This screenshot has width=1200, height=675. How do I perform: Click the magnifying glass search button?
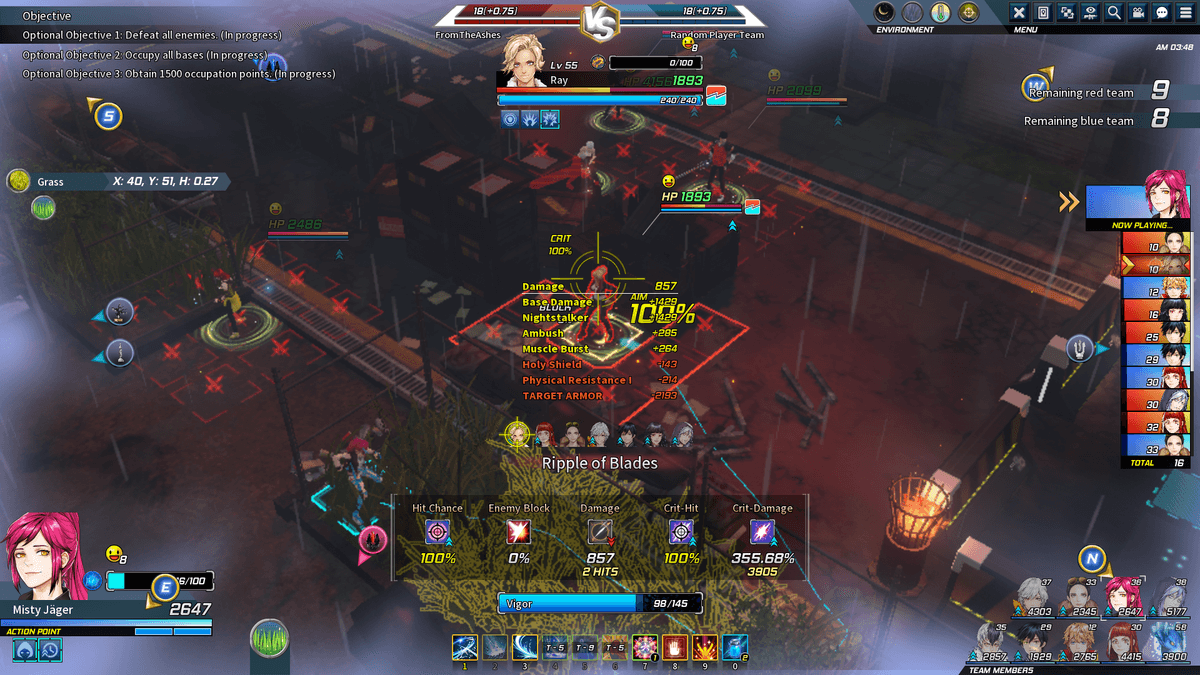pos(1114,13)
